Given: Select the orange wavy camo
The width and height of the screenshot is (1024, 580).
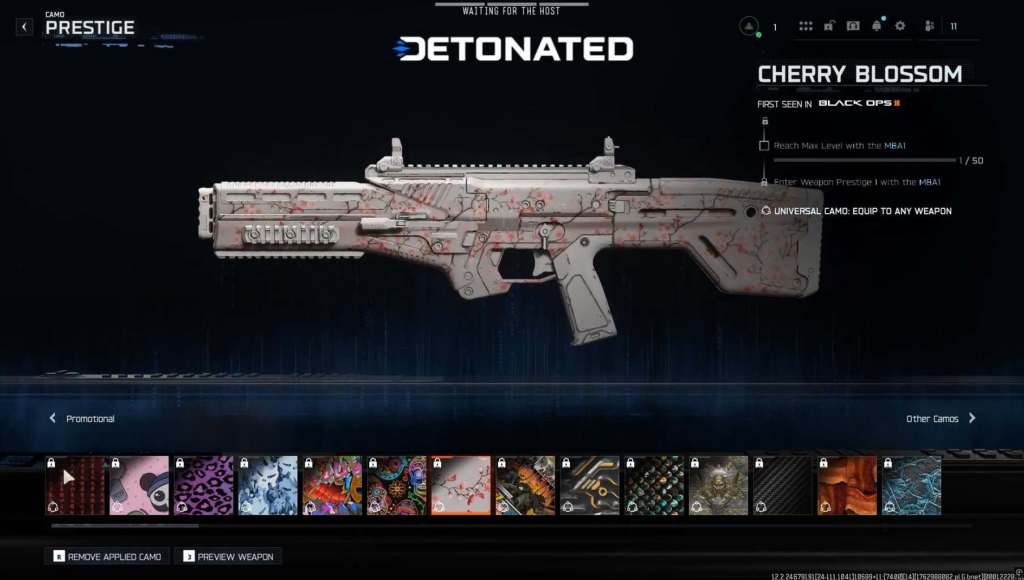Looking at the screenshot, I should pyautogui.click(x=847, y=486).
